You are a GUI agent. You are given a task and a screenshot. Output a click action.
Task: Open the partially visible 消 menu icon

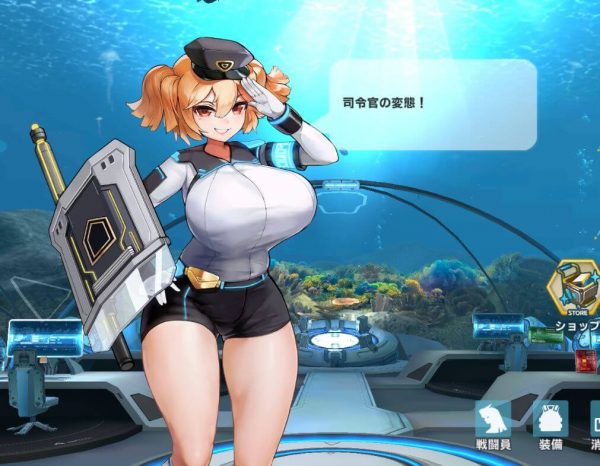tap(594, 424)
